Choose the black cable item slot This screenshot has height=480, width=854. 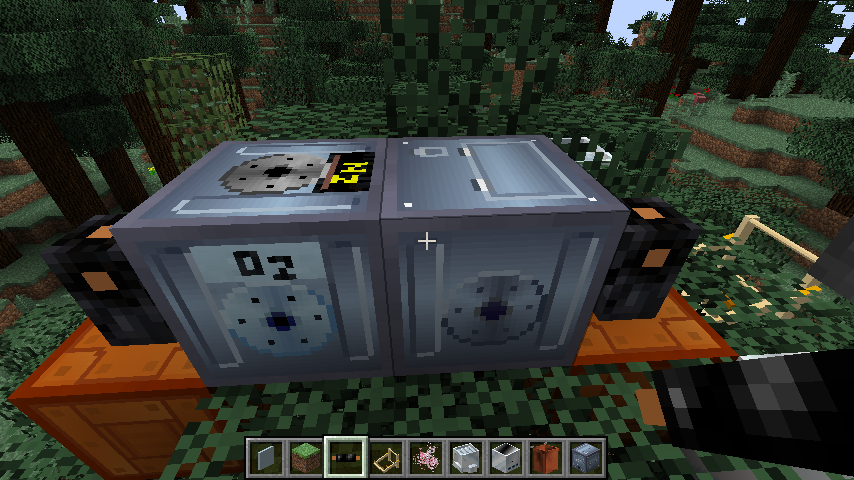(346, 458)
